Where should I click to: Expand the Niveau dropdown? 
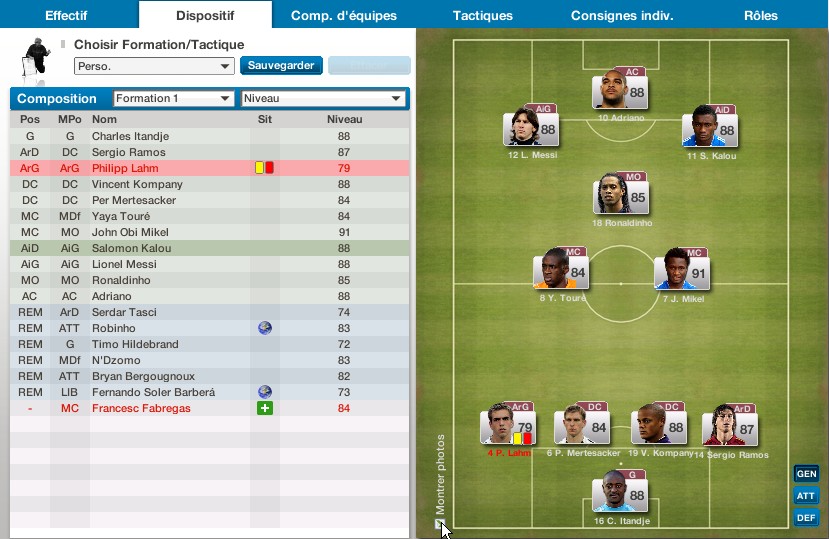[322, 99]
